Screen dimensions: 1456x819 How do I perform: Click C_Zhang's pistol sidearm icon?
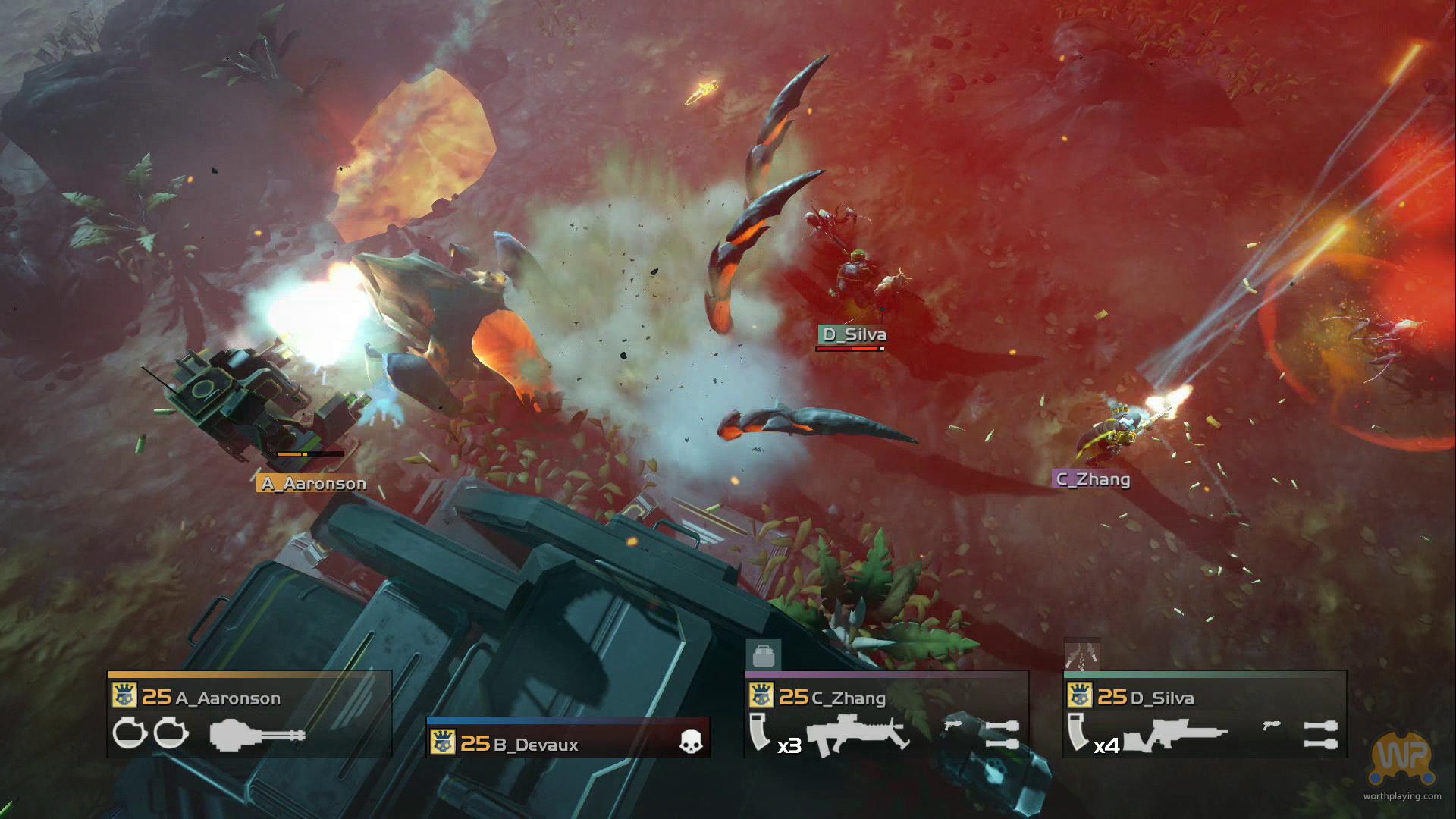tap(952, 726)
